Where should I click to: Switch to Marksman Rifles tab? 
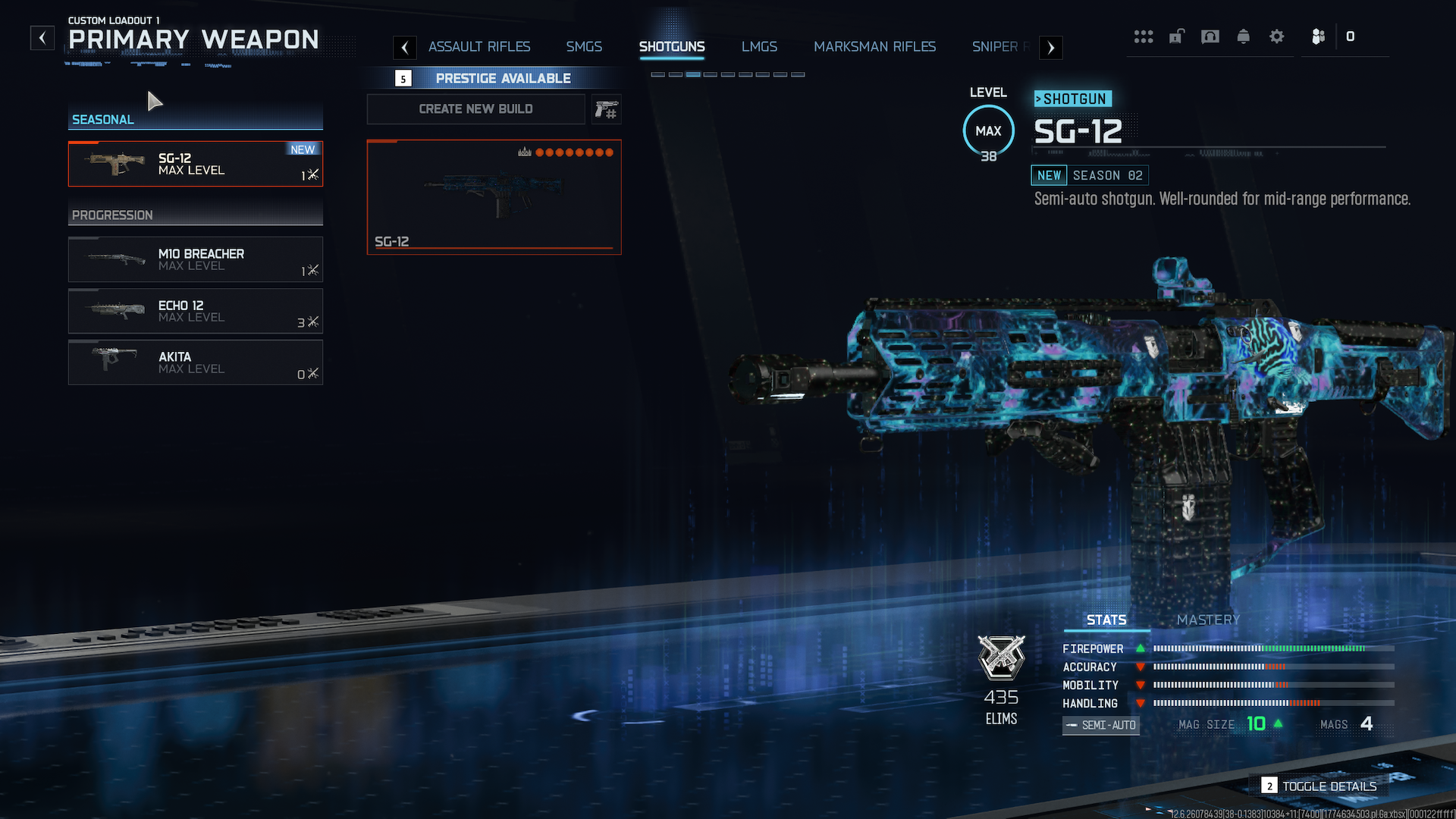point(874,47)
